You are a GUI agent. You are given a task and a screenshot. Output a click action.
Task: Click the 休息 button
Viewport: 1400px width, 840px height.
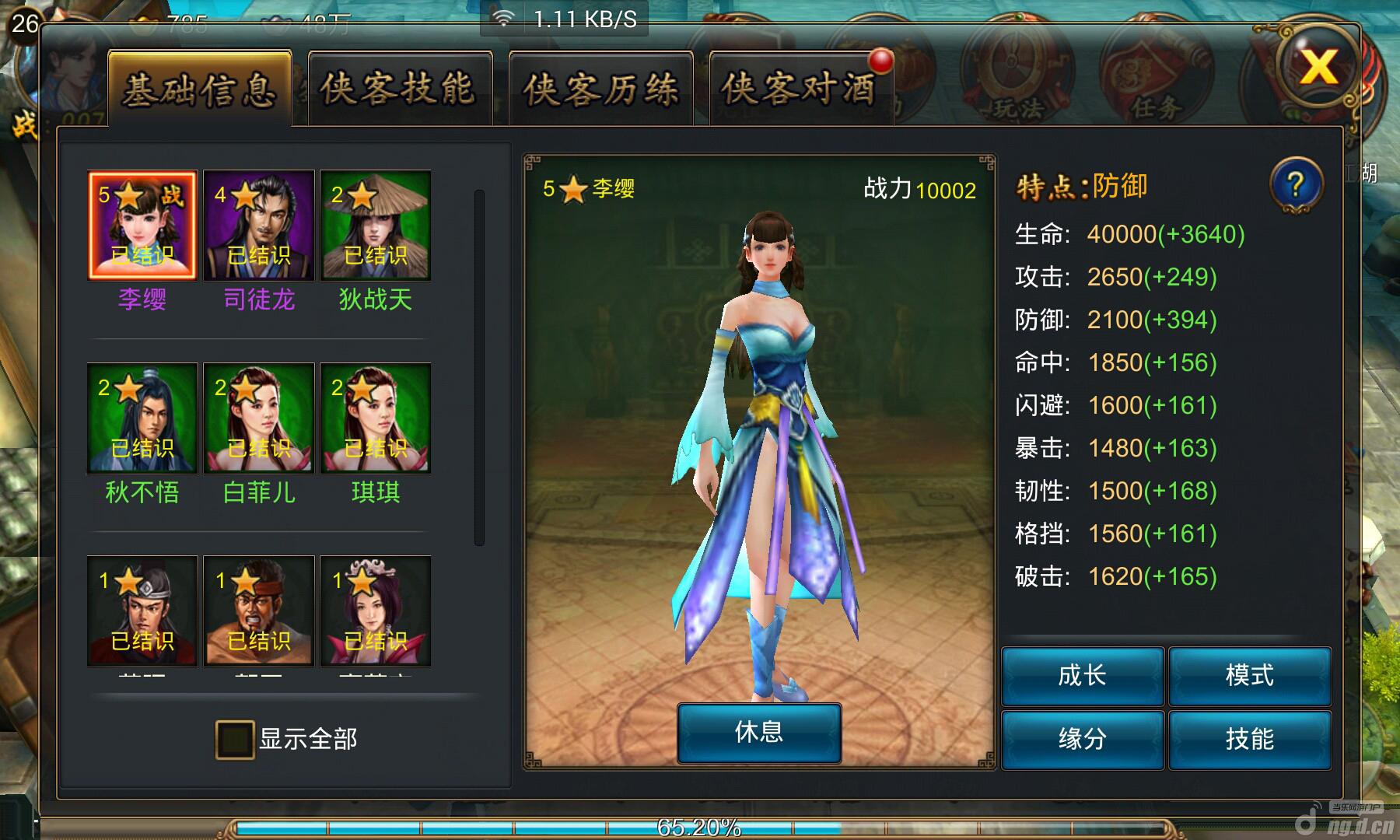coord(759,733)
